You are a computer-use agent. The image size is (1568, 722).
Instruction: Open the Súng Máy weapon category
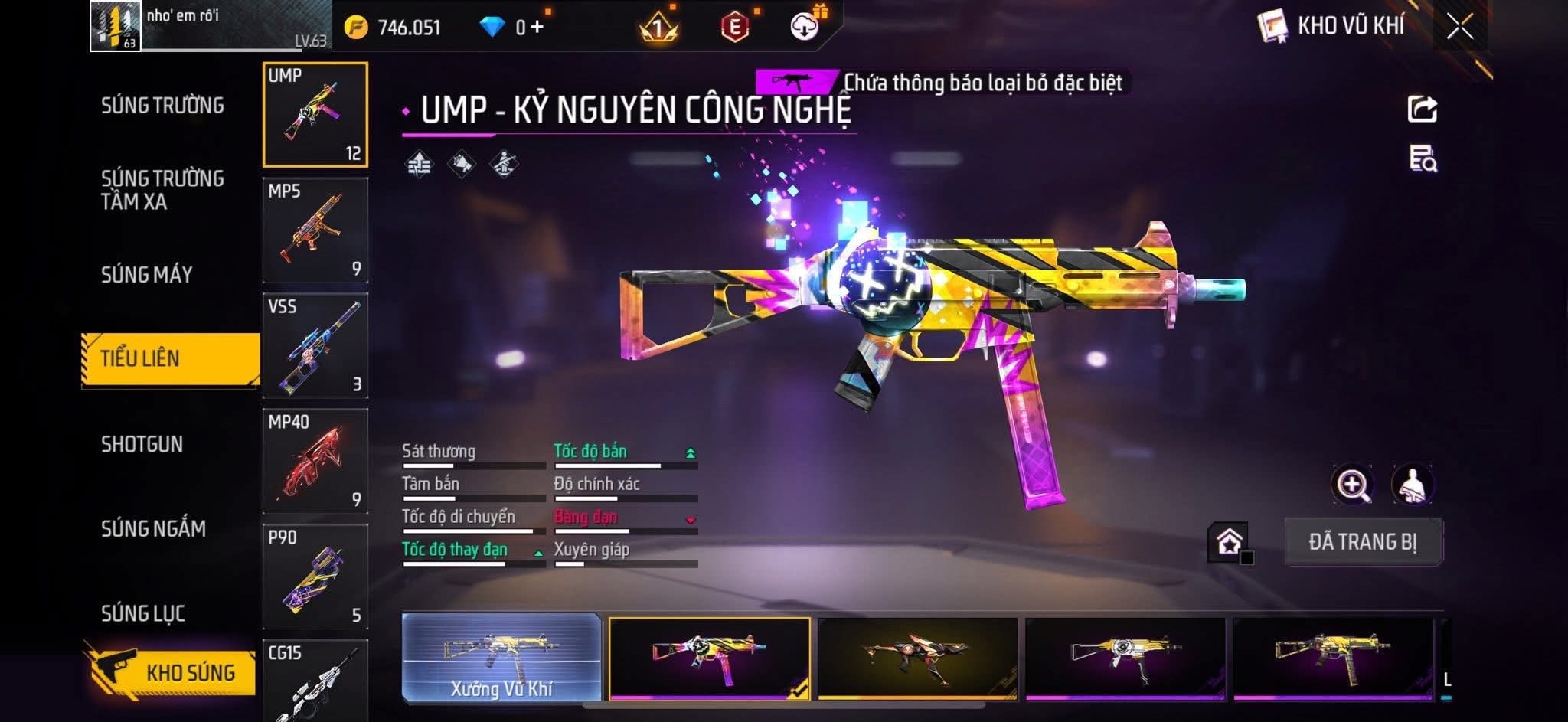146,274
